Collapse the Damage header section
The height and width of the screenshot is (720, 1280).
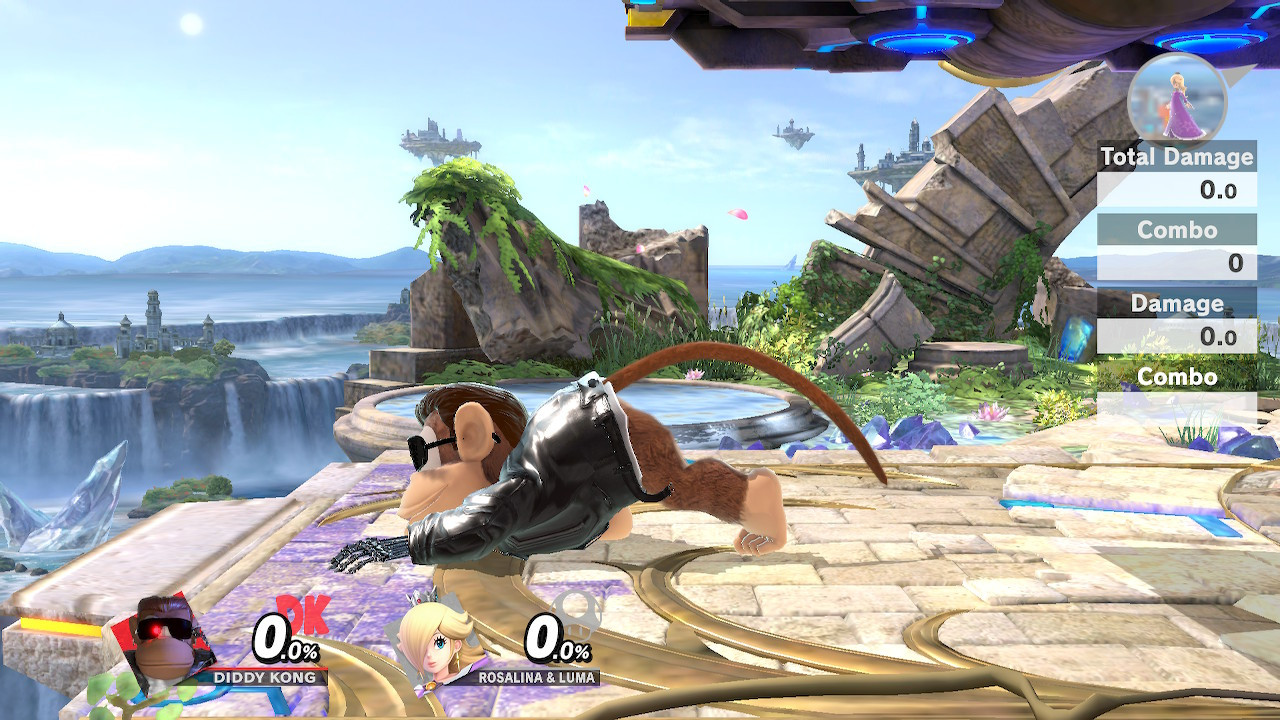tap(1176, 304)
